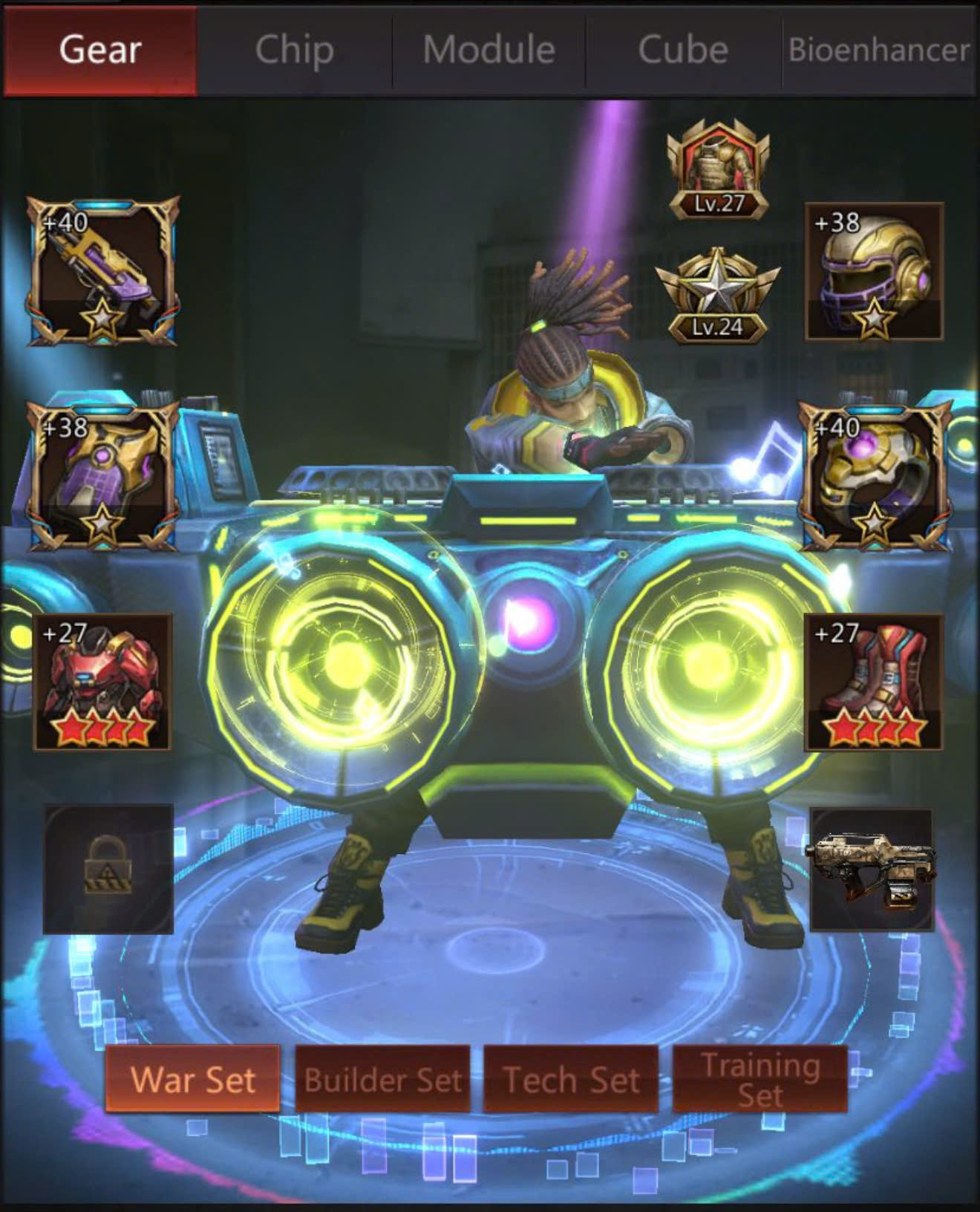Open the Lv.27 armor badge

(x=718, y=175)
